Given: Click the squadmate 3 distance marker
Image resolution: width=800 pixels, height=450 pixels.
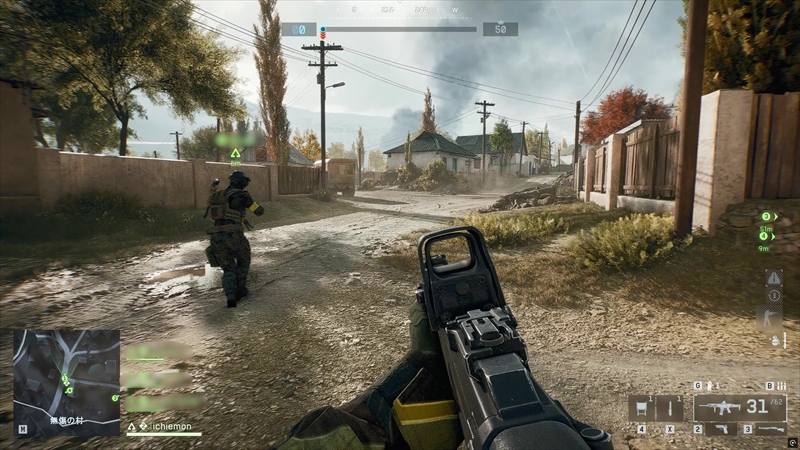Looking at the screenshot, I should 766,216.
